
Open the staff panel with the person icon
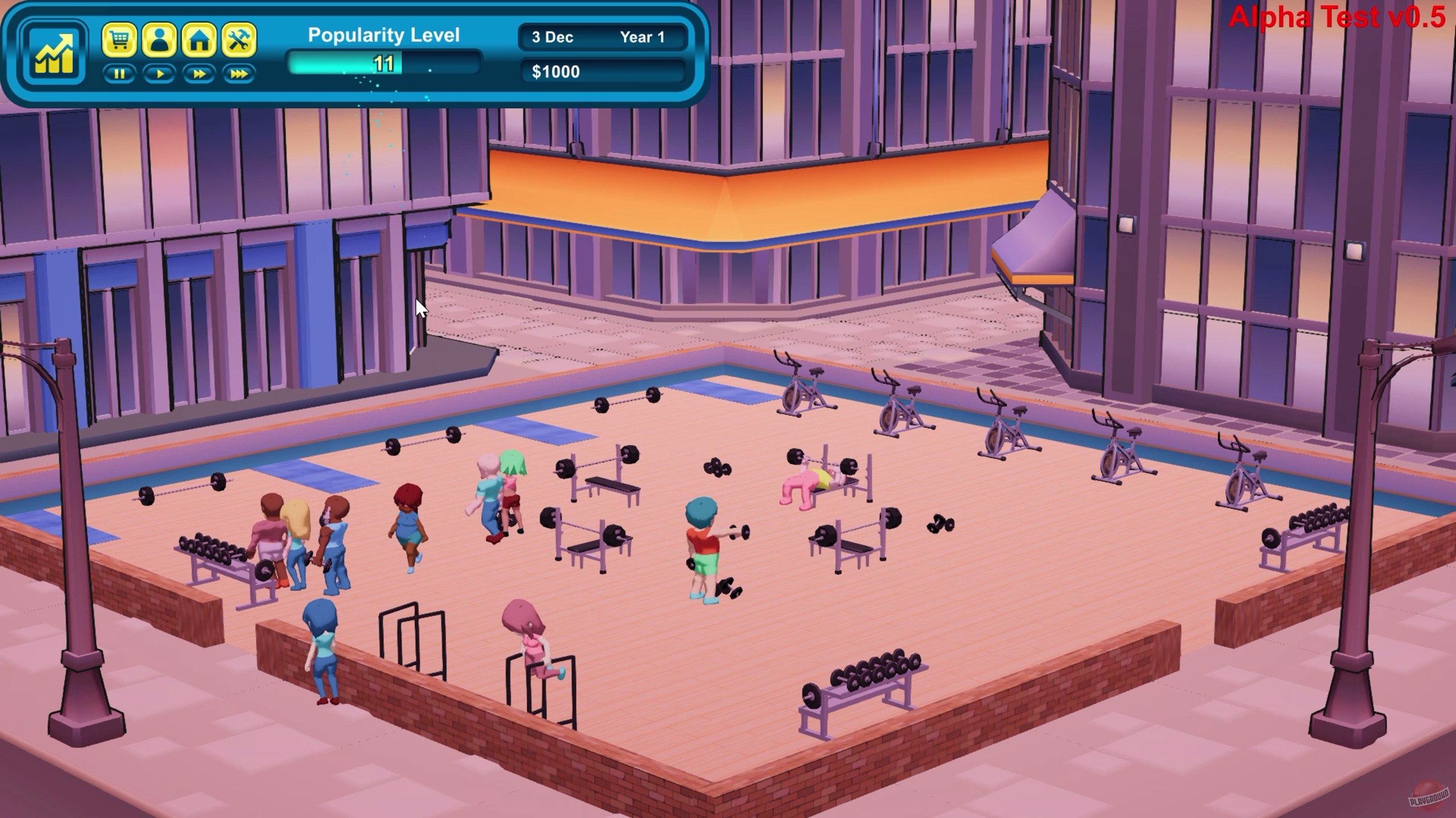pos(160,40)
